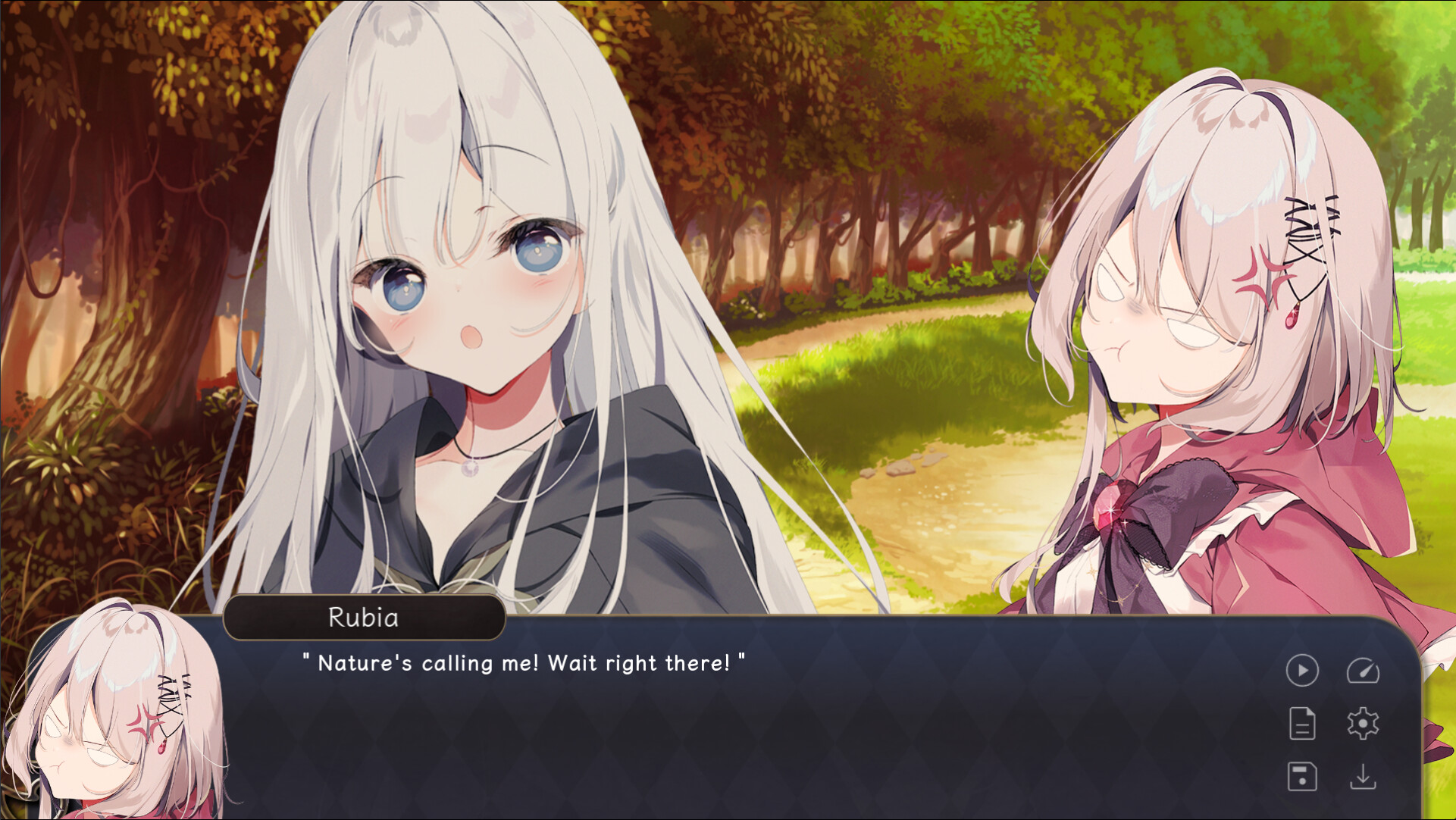Save the game with the floppy disk icon
The width and height of the screenshot is (1456, 820).
[1302, 777]
